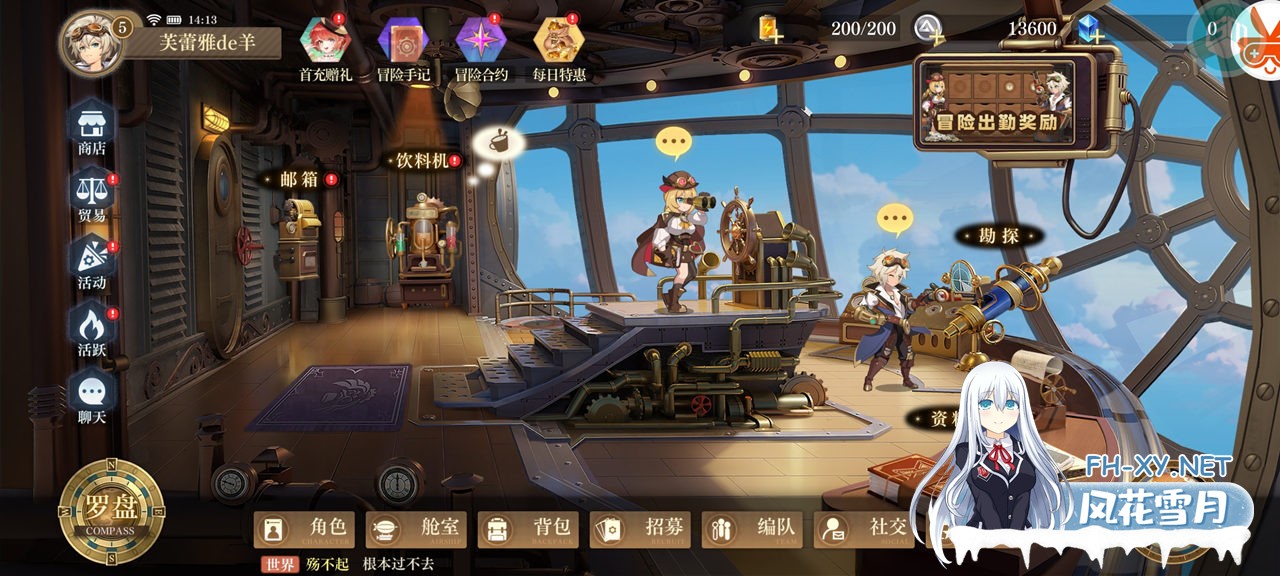Open the 冒险出勤奖励 attendance reward panel
The image size is (1280, 576).
[1001, 103]
